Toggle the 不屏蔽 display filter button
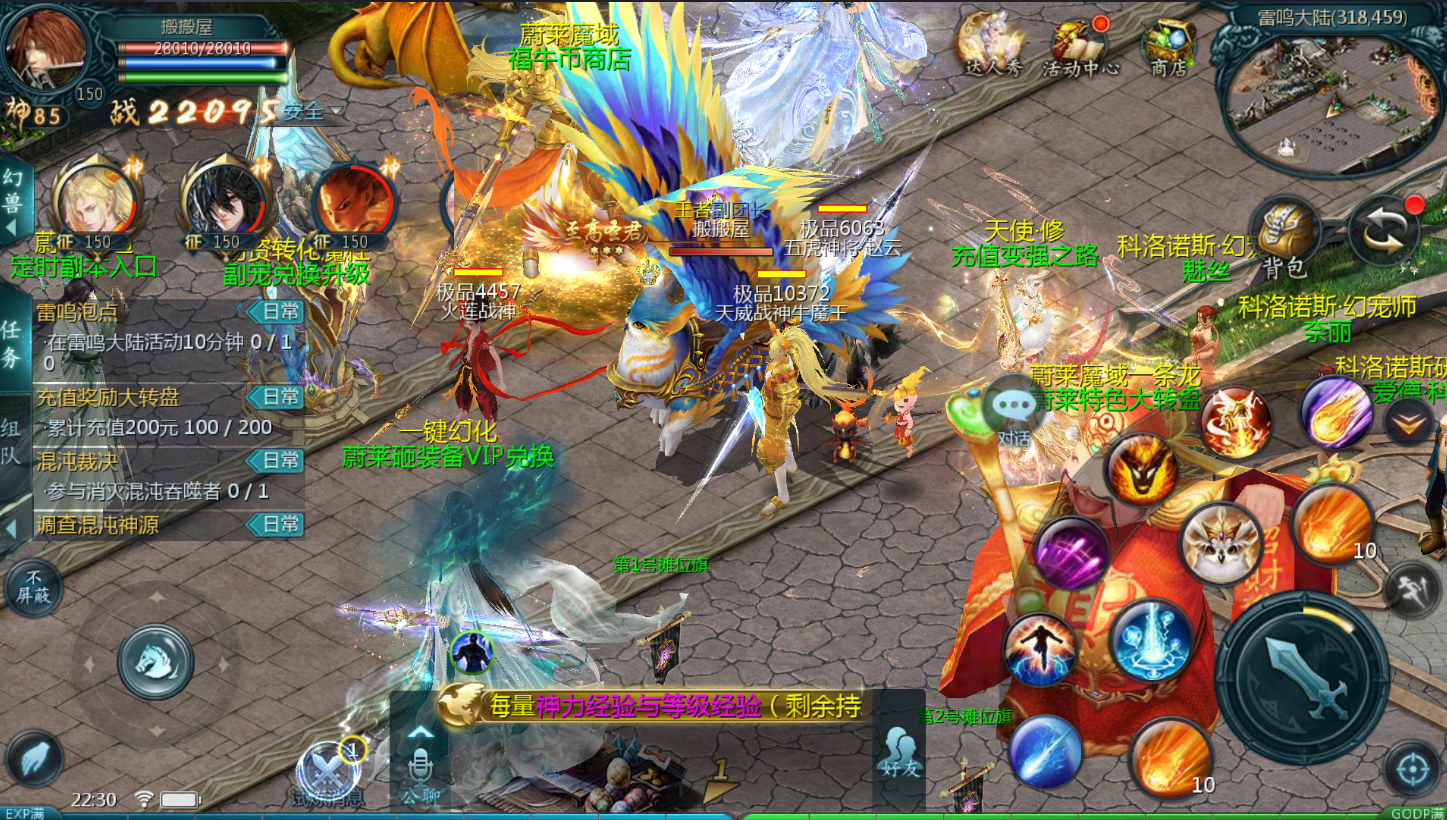Screen dimensions: 1447x820 [x=33, y=589]
